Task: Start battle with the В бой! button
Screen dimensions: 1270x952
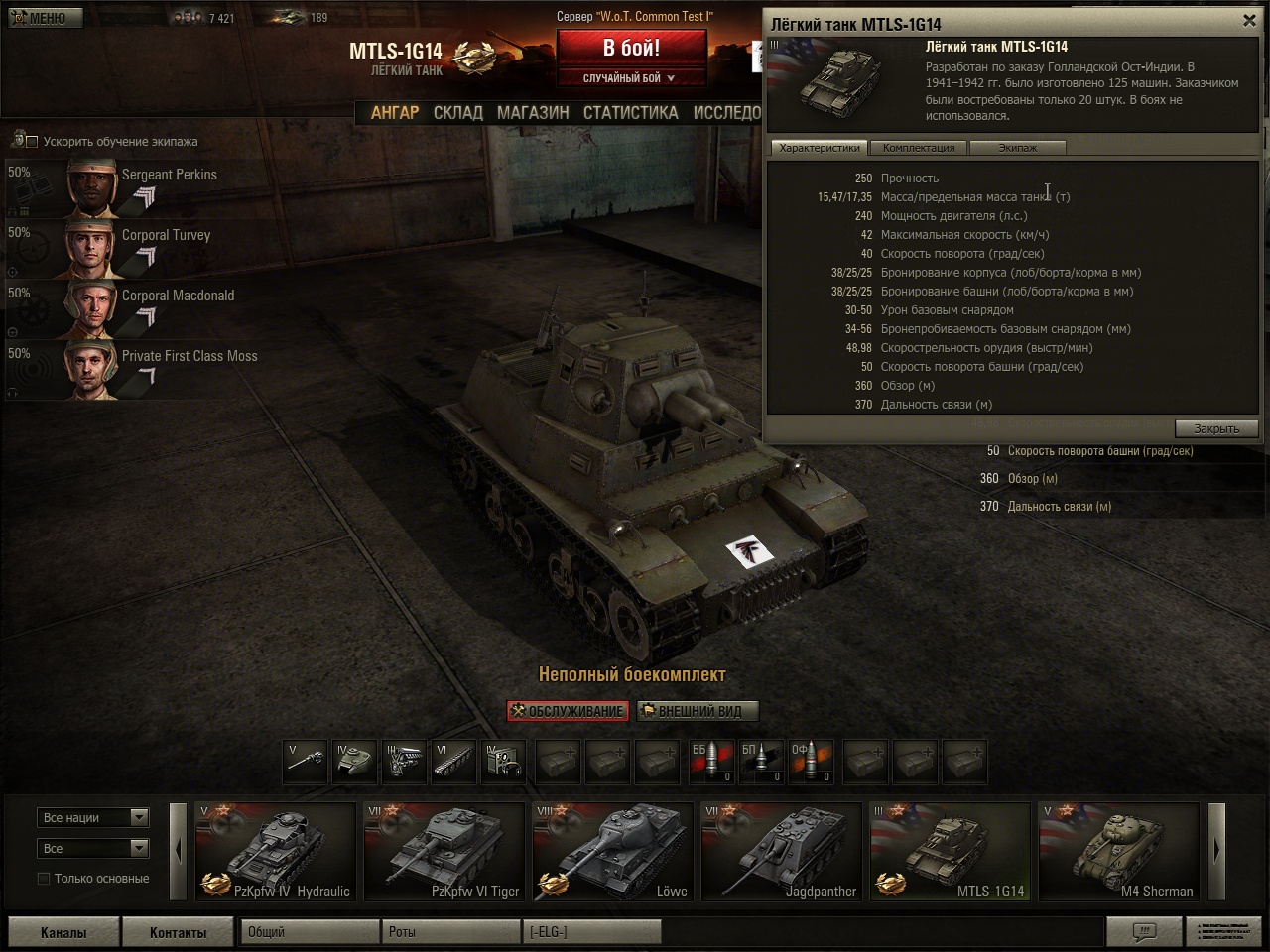Action: pos(631,47)
